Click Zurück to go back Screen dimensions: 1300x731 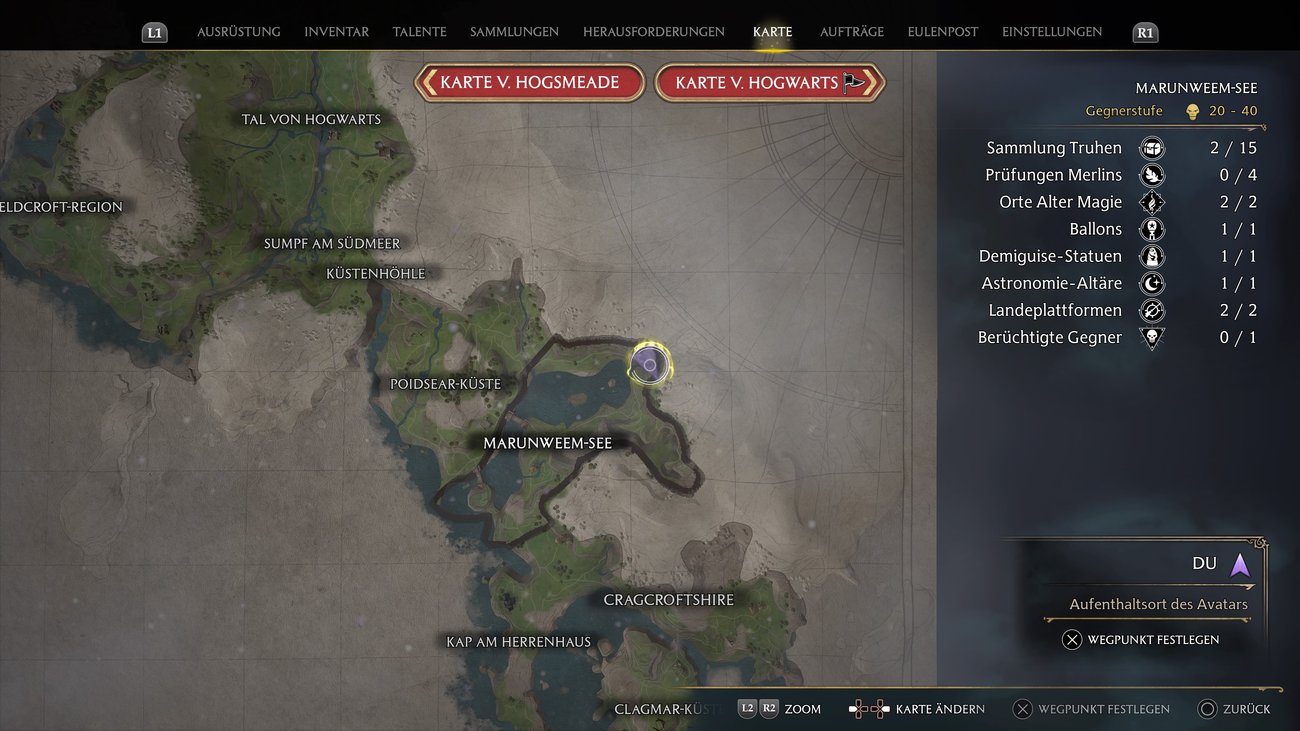click(1235, 709)
